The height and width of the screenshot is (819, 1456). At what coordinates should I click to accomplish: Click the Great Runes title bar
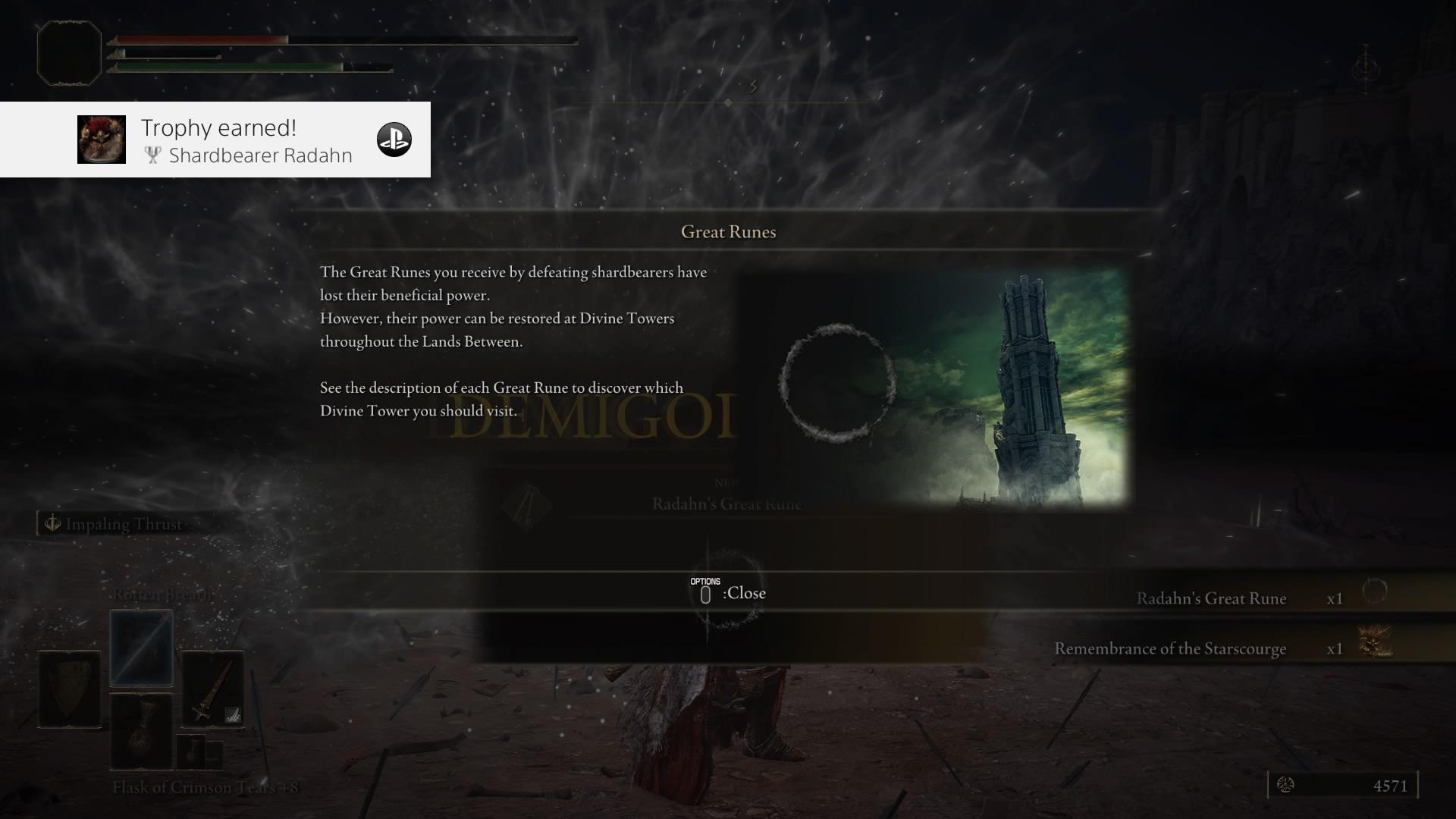[730, 232]
